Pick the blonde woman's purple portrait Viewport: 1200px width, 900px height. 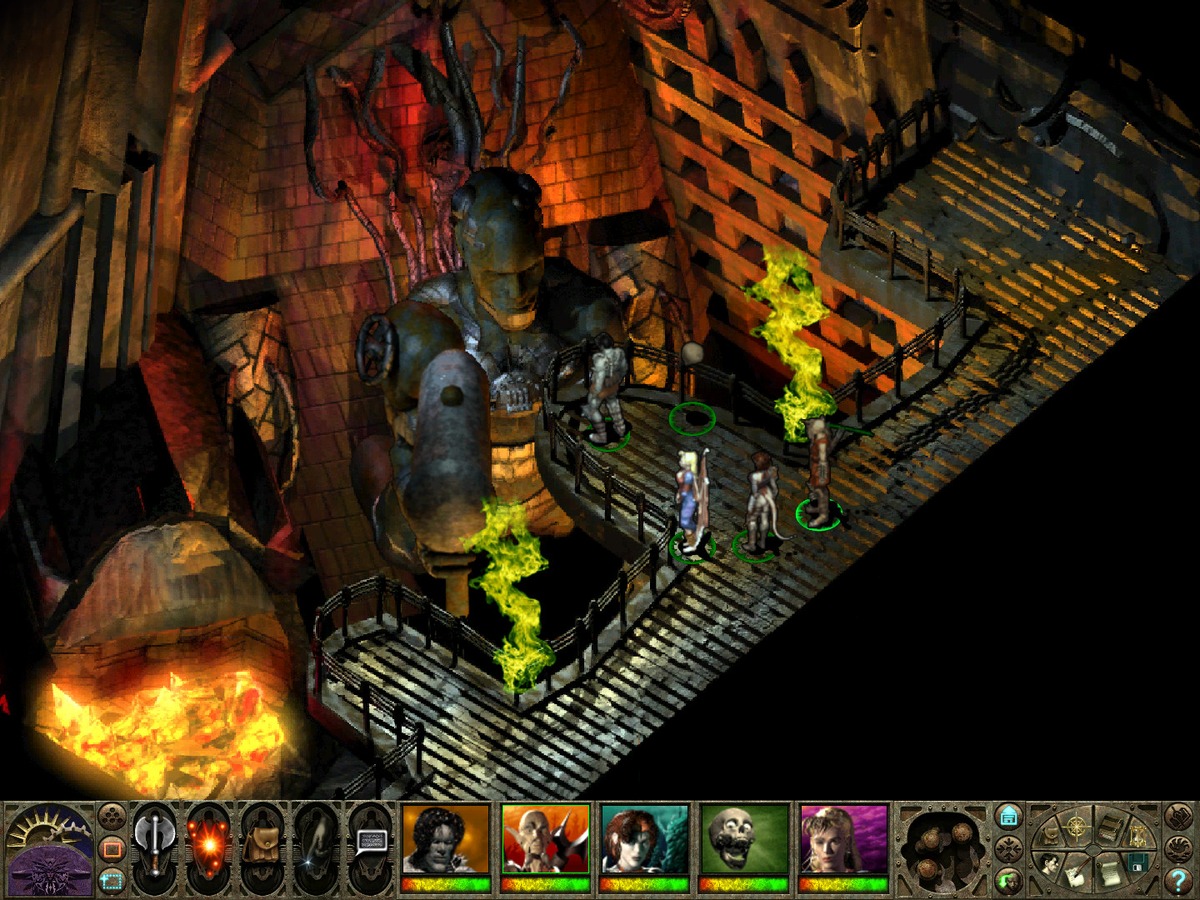(x=844, y=839)
